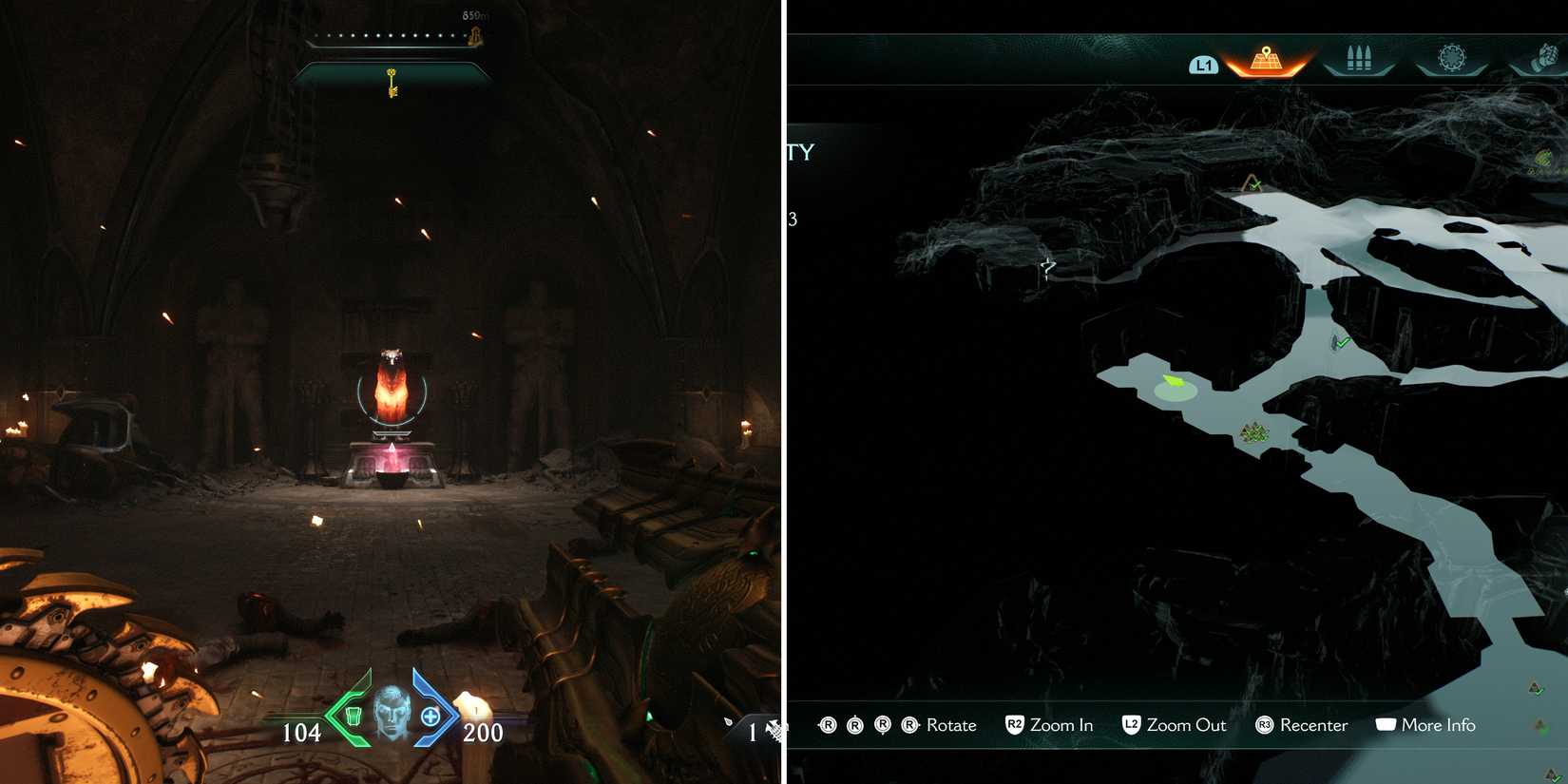The height and width of the screenshot is (784, 1568).
Task: Expand More Info for the selected marker
Action: (x=1439, y=725)
